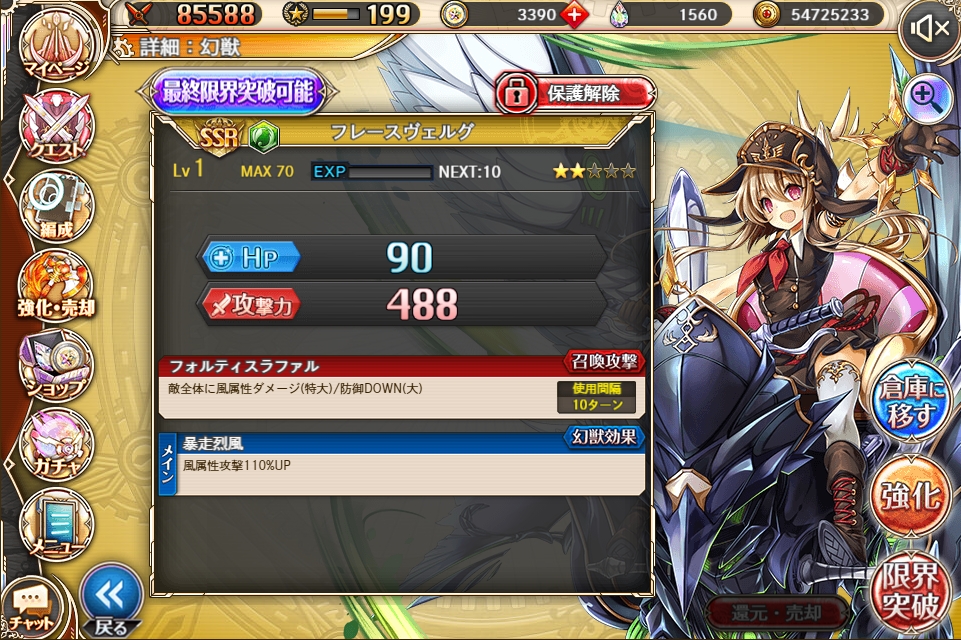Open the ガチャ (Gacha) menu
This screenshot has width=961, height=640.
click(56, 444)
